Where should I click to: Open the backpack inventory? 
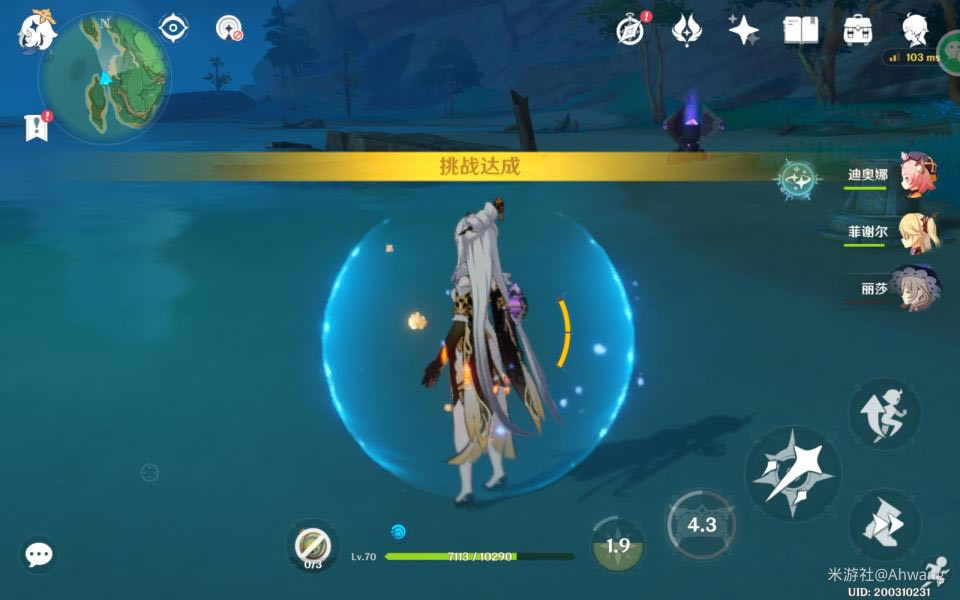point(857,30)
